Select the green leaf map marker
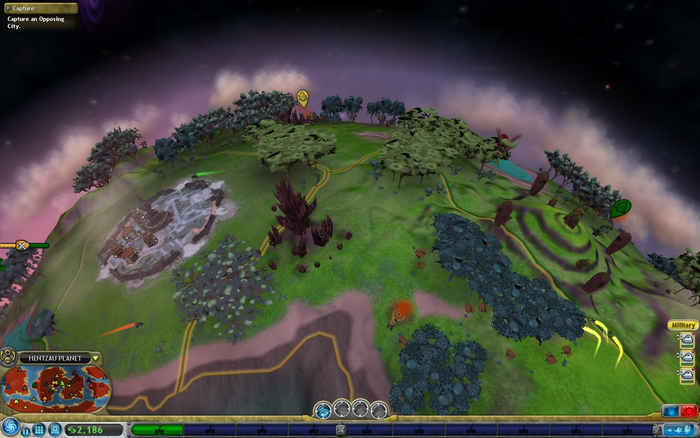Viewport: 700px width, 438px height. pos(620,207)
